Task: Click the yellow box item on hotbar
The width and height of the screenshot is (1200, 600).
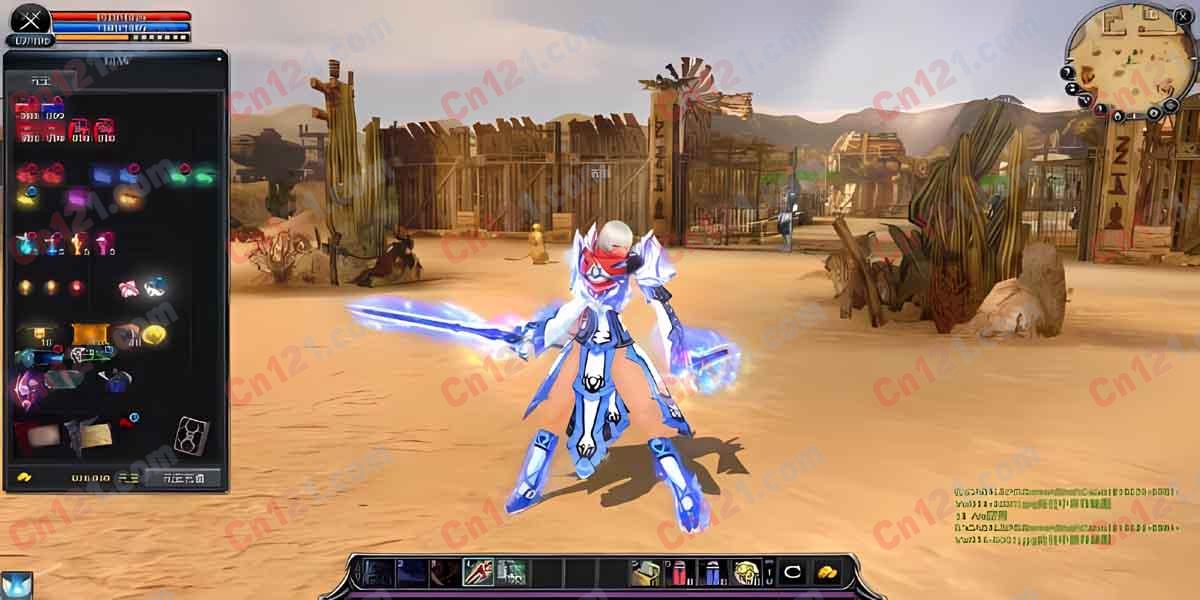Action: 645,573
